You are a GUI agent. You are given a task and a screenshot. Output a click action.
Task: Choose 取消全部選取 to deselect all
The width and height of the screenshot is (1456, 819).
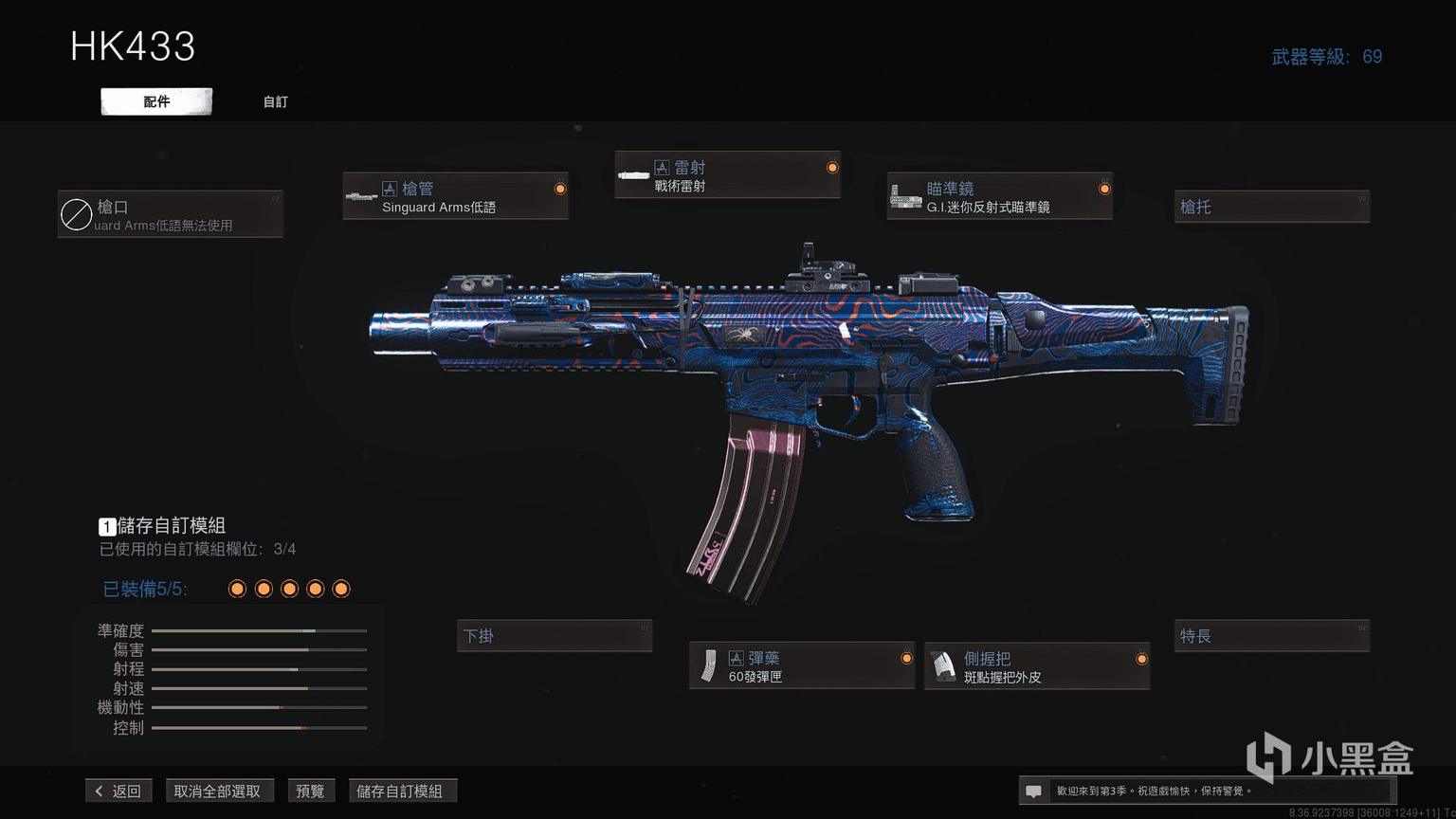click(217, 791)
